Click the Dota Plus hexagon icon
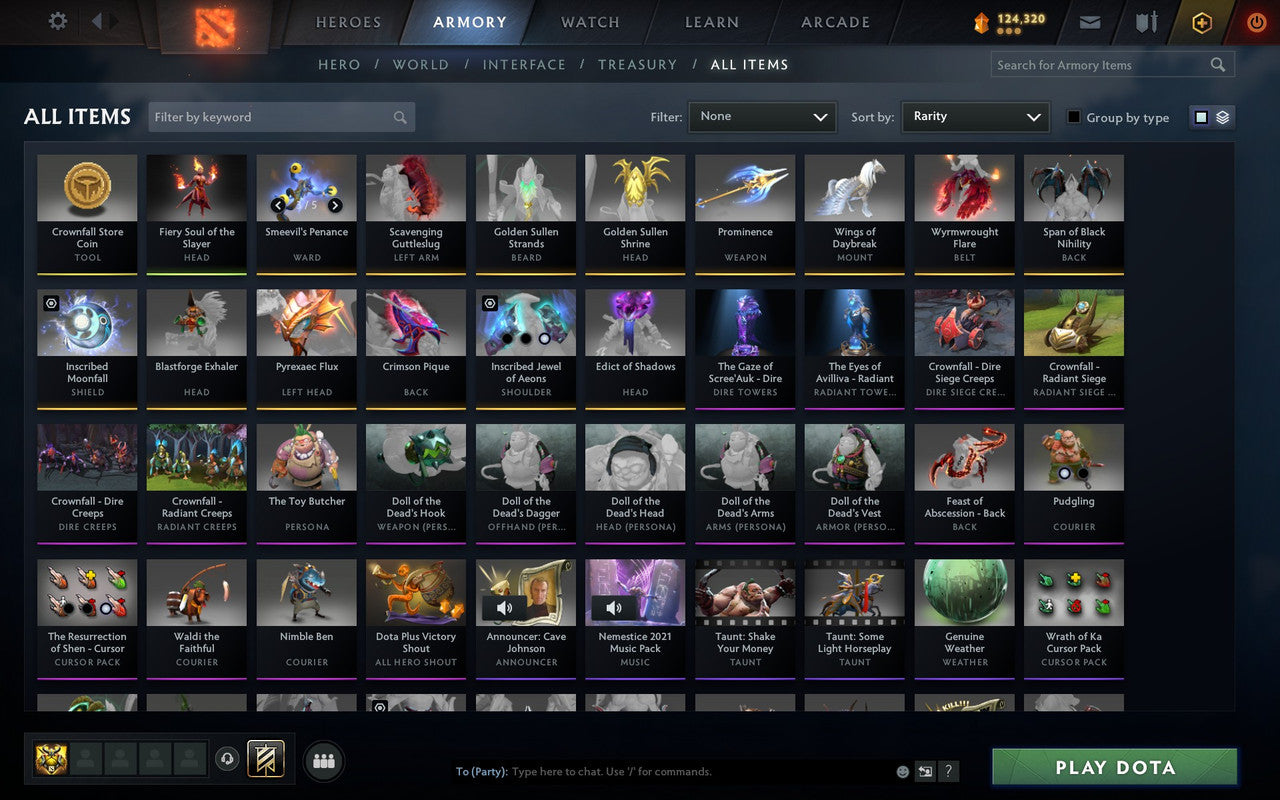Screen dimensions: 1280x800 point(1201,22)
